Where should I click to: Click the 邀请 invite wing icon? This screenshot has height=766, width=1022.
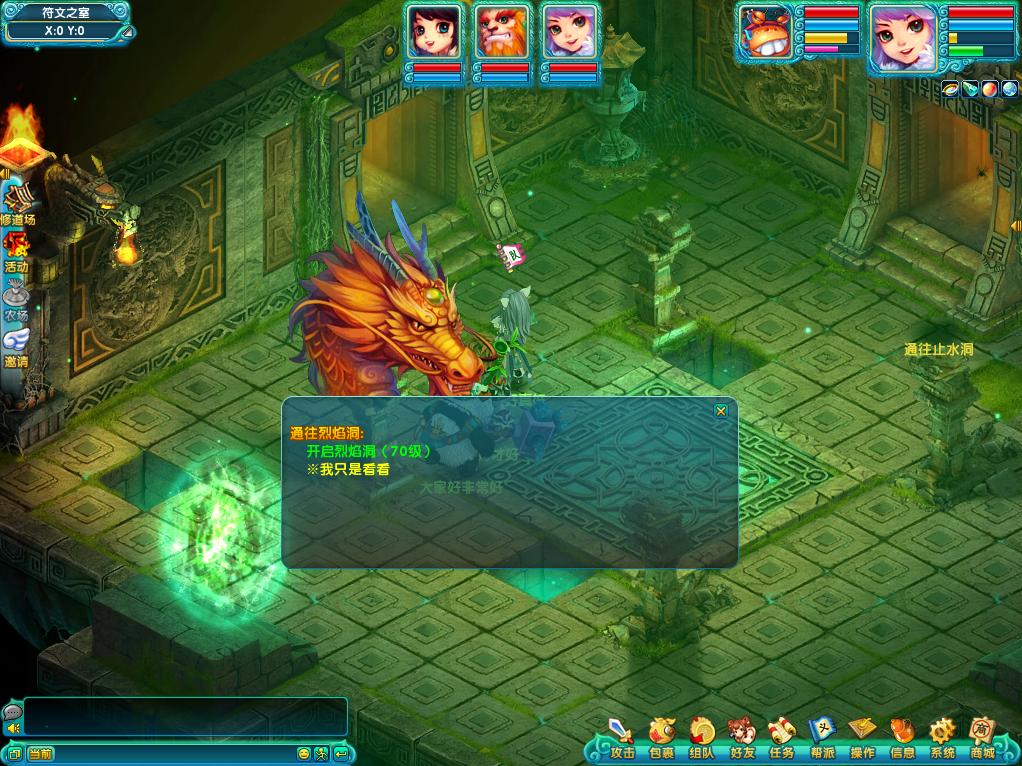pyautogui.click(x=16, y=344)
